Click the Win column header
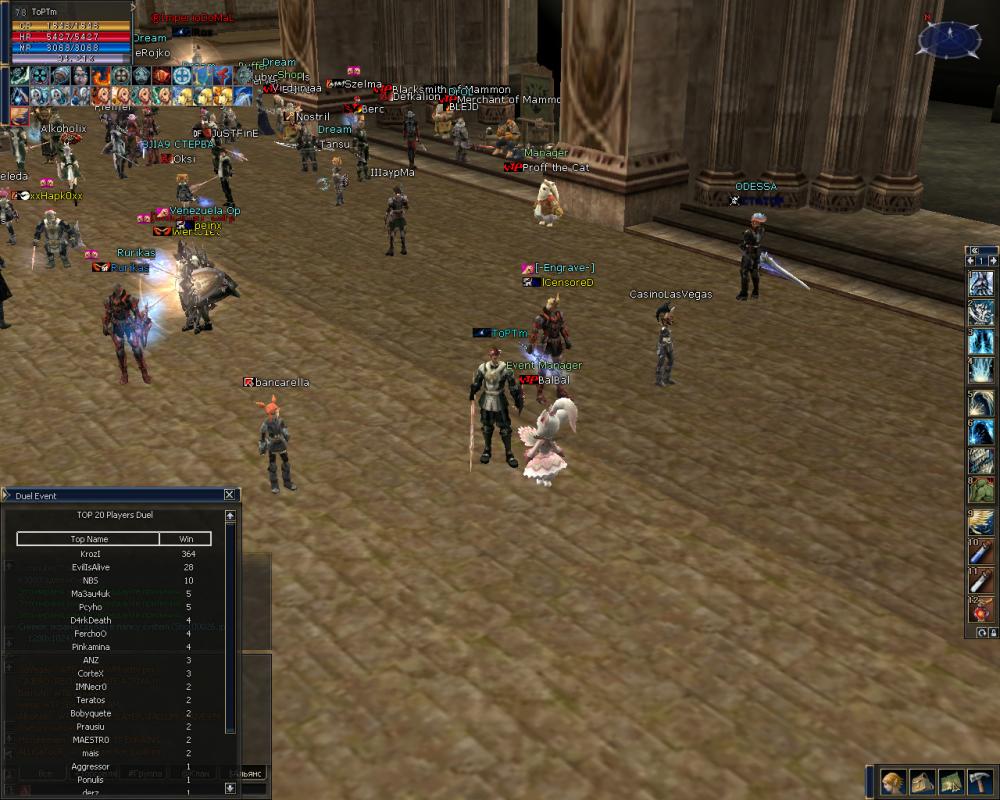 186,539
